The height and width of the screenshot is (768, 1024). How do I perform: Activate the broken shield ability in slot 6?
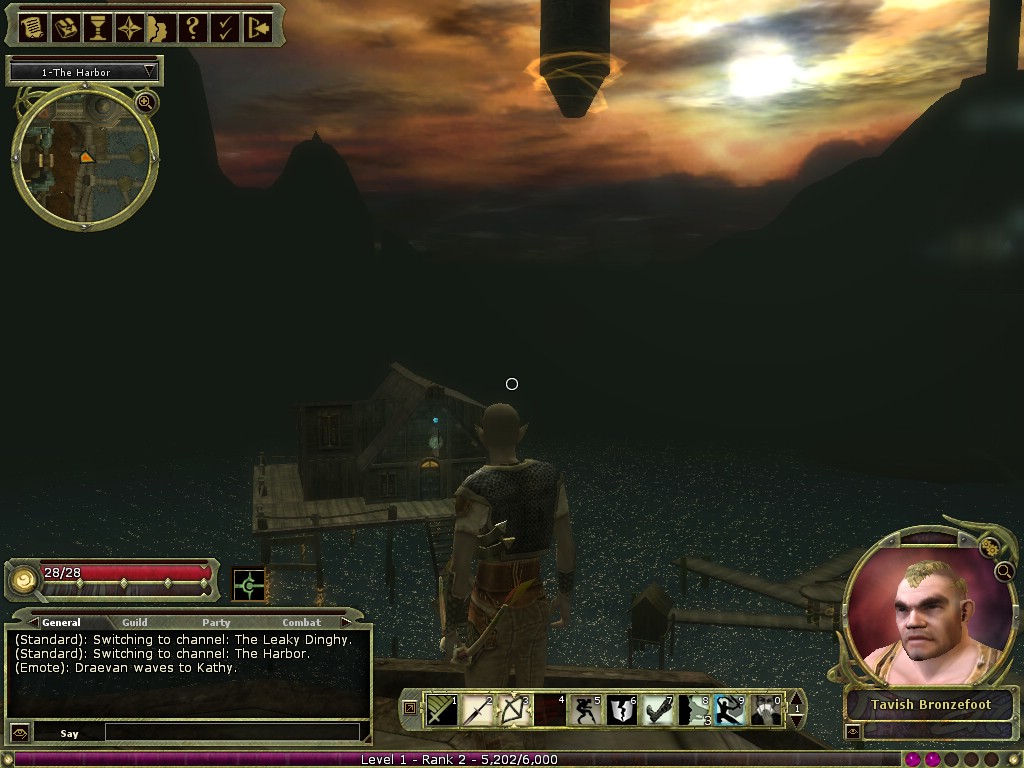(620, 710)
